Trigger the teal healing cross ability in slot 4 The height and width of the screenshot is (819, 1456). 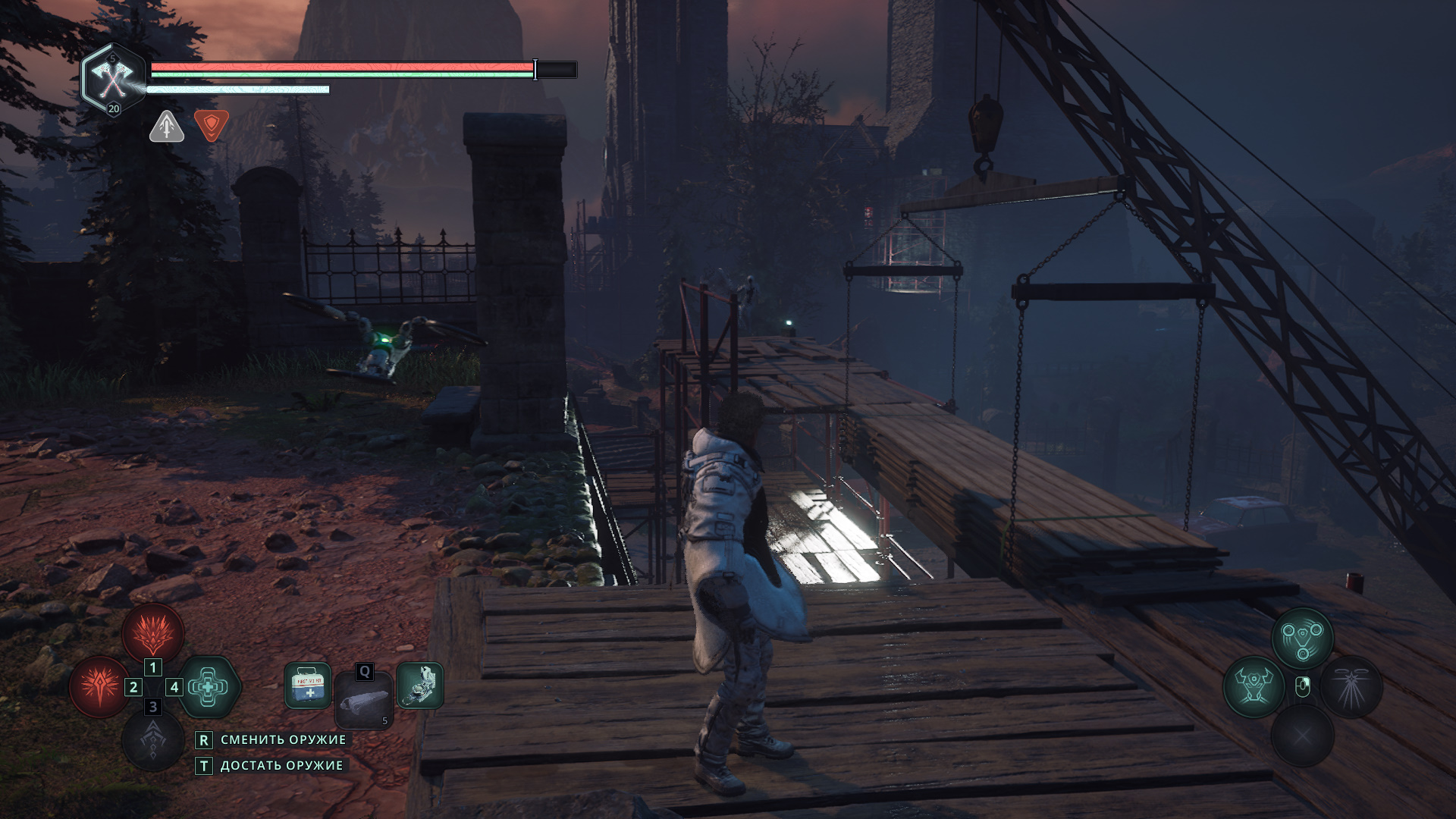pyautogui.click(x=209, y=687)
